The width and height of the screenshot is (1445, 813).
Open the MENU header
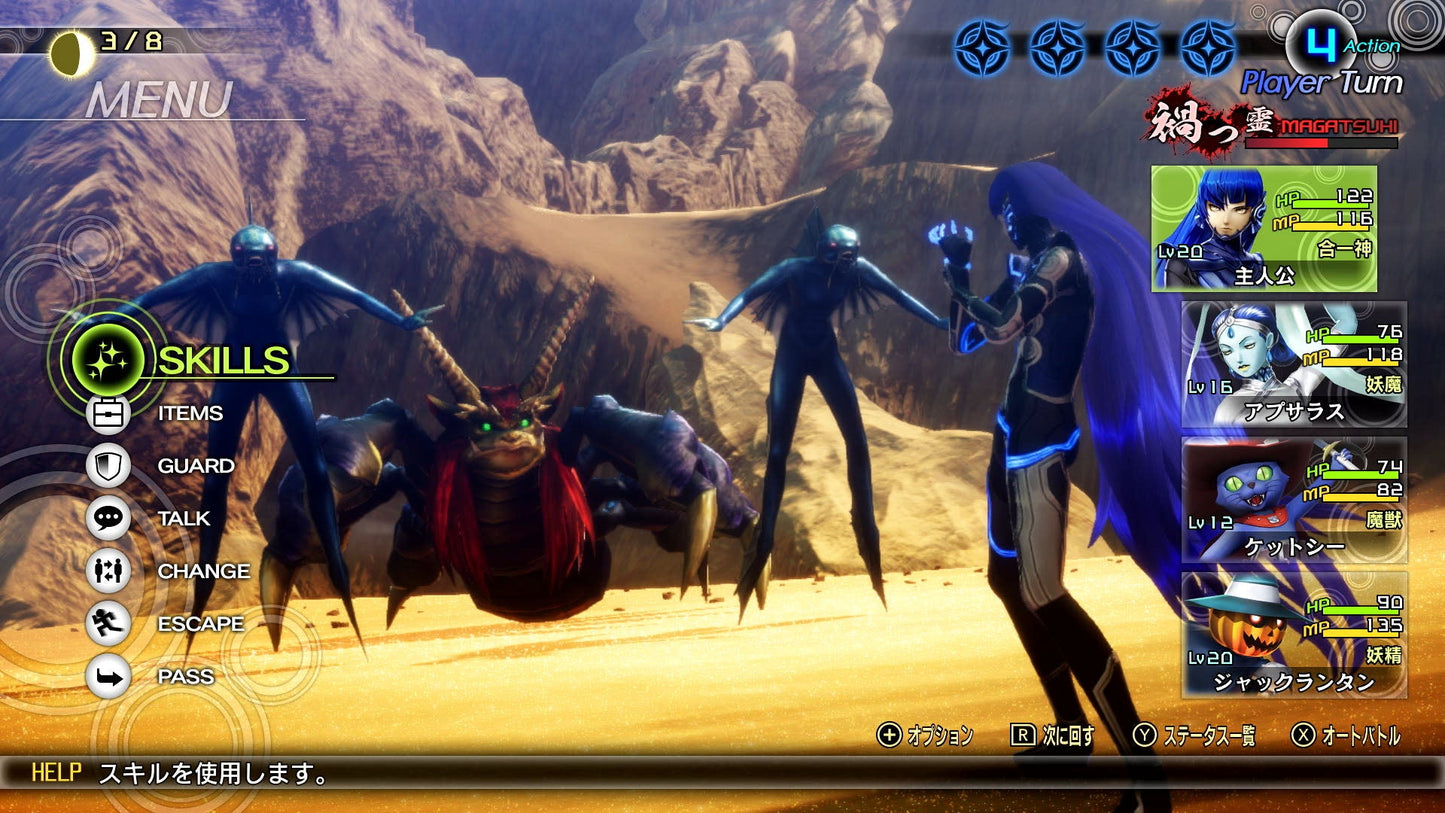[160, 99]
